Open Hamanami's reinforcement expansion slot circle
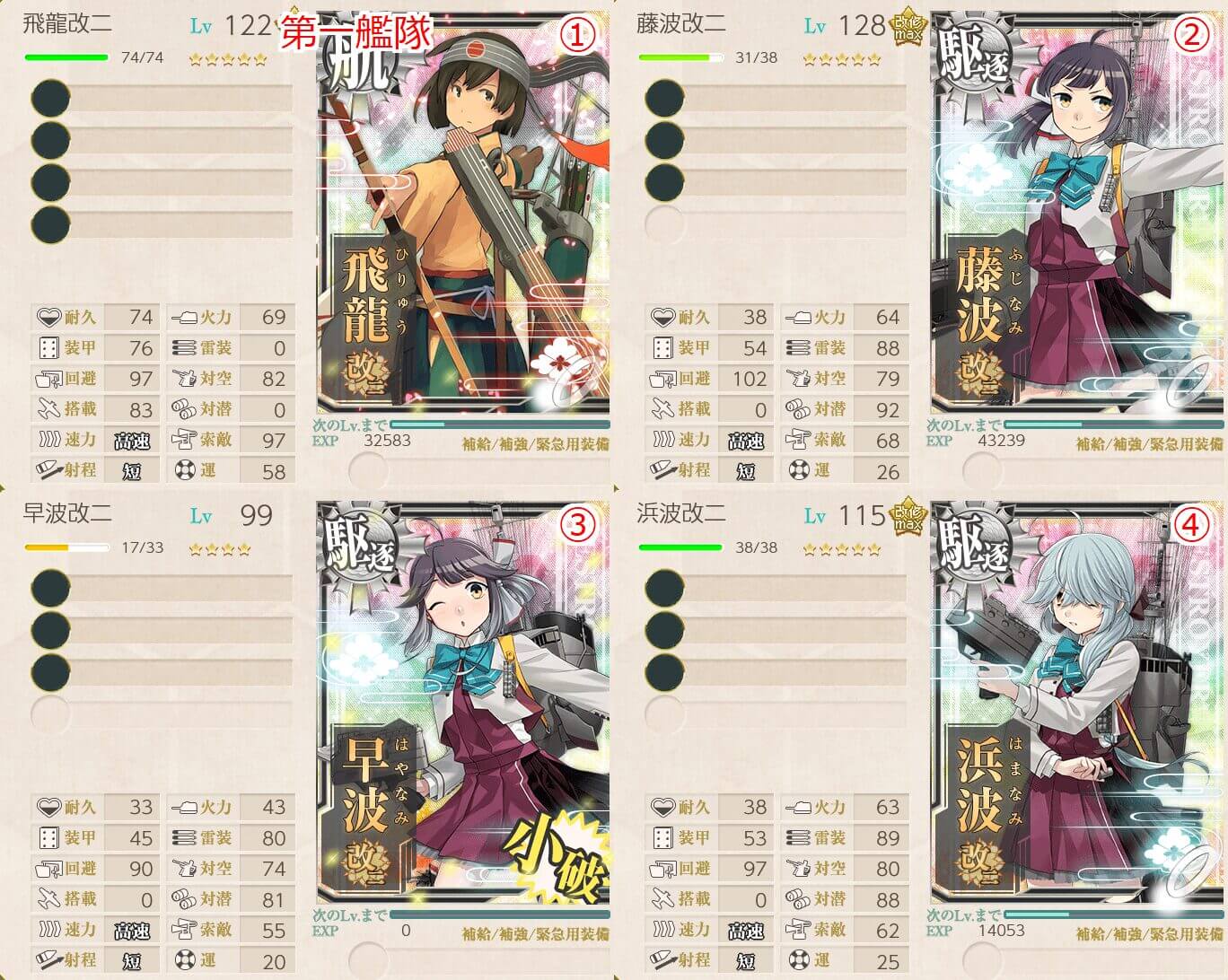The height and width of the screenshot is (980, 1228). [x=981, y=959]
